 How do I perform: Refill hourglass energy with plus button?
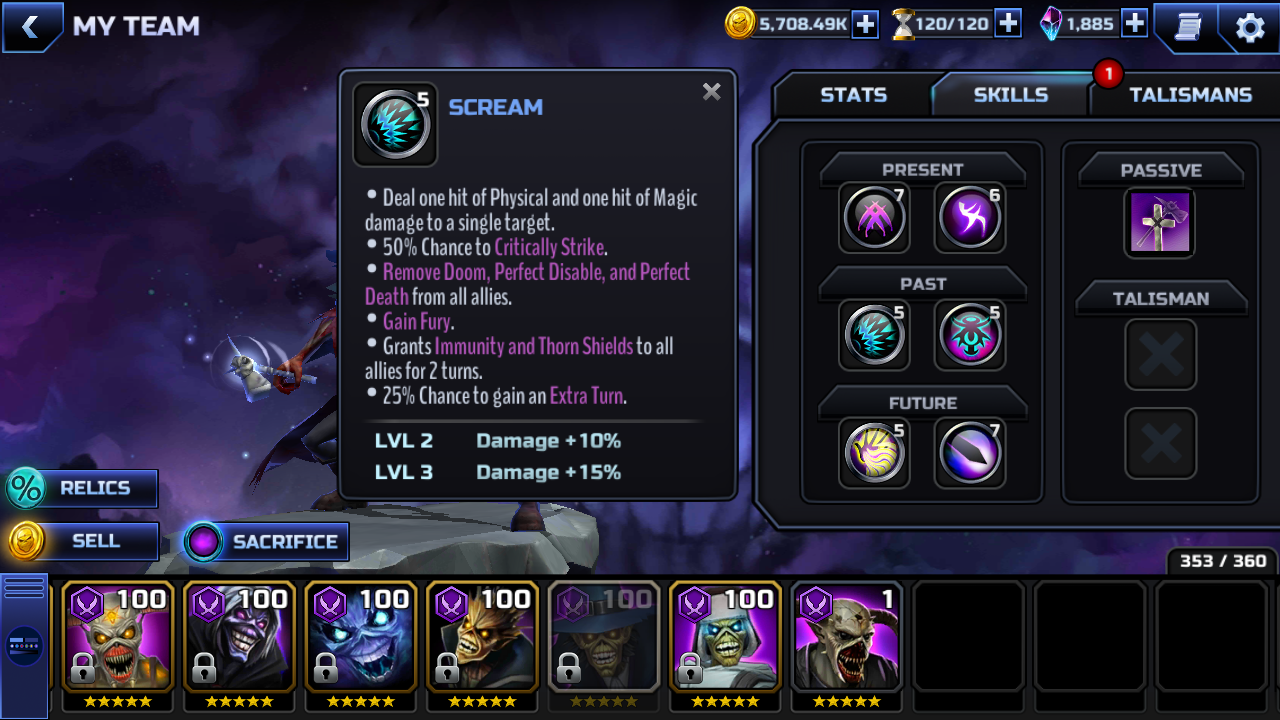pyautogui.click(x=1008, y=24)
